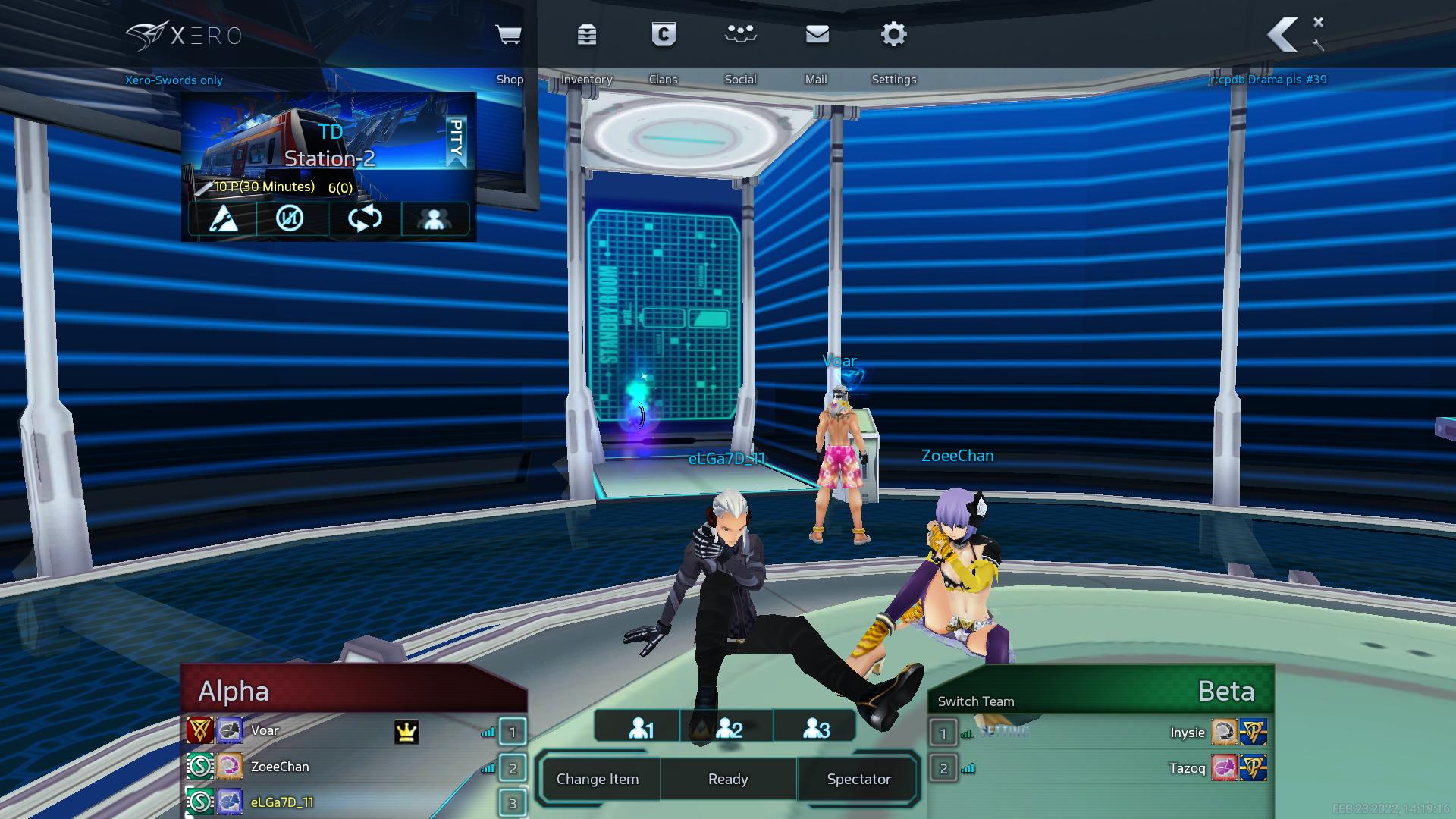Select player Tazoq in Beta list
The width and height of the screenshot is (1456, 819).
tap(1187, 768)
